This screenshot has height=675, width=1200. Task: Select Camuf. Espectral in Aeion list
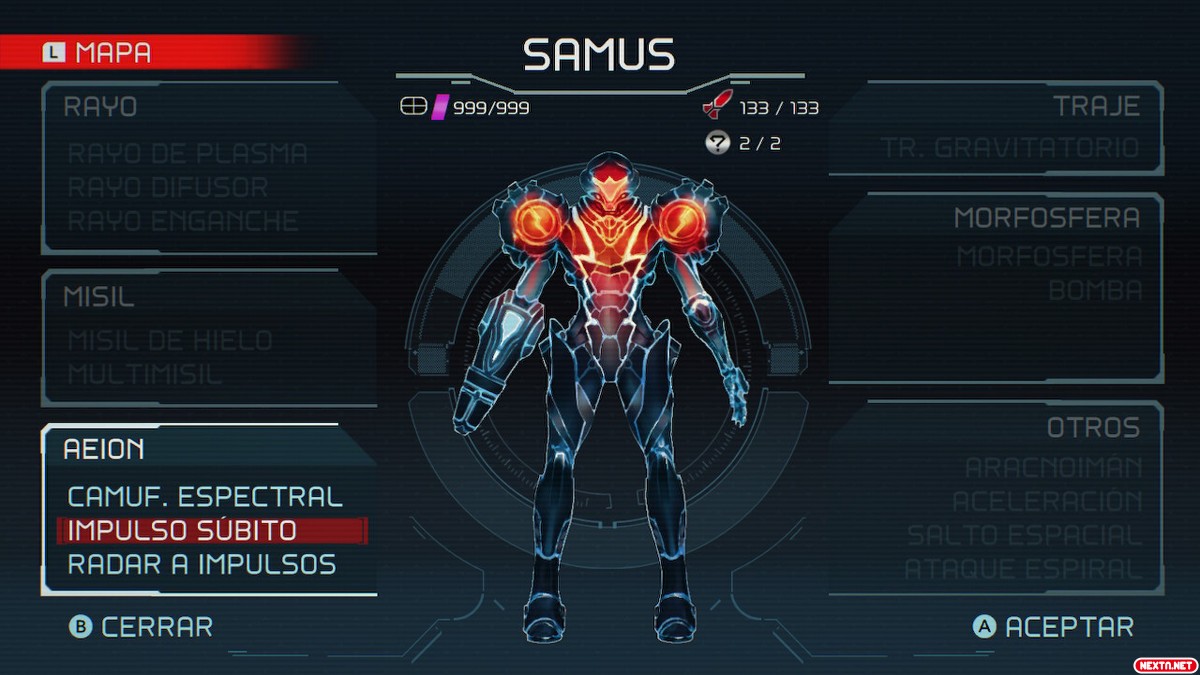(x=205, y=497)
